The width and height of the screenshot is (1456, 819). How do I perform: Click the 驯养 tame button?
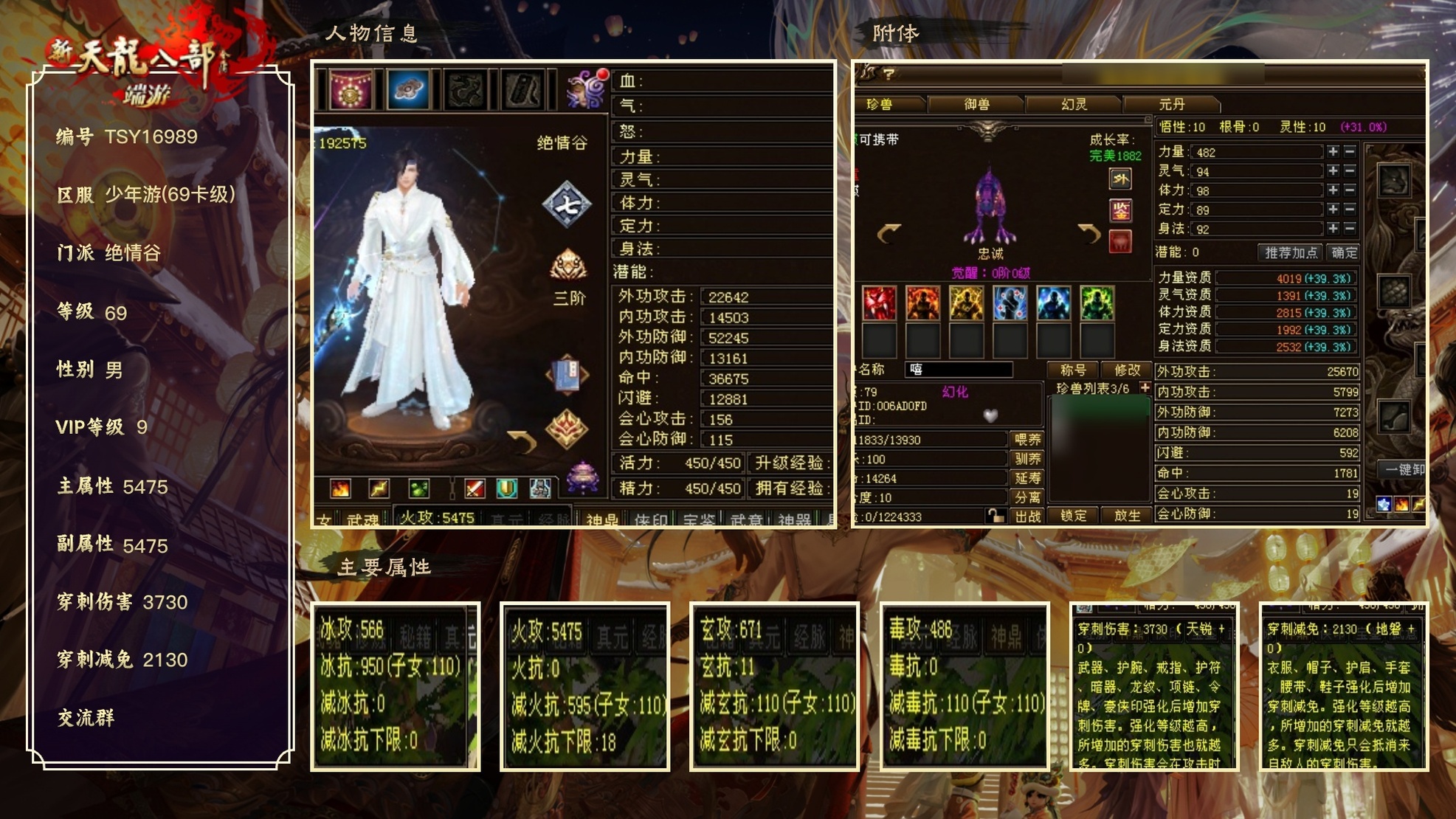1027,459
